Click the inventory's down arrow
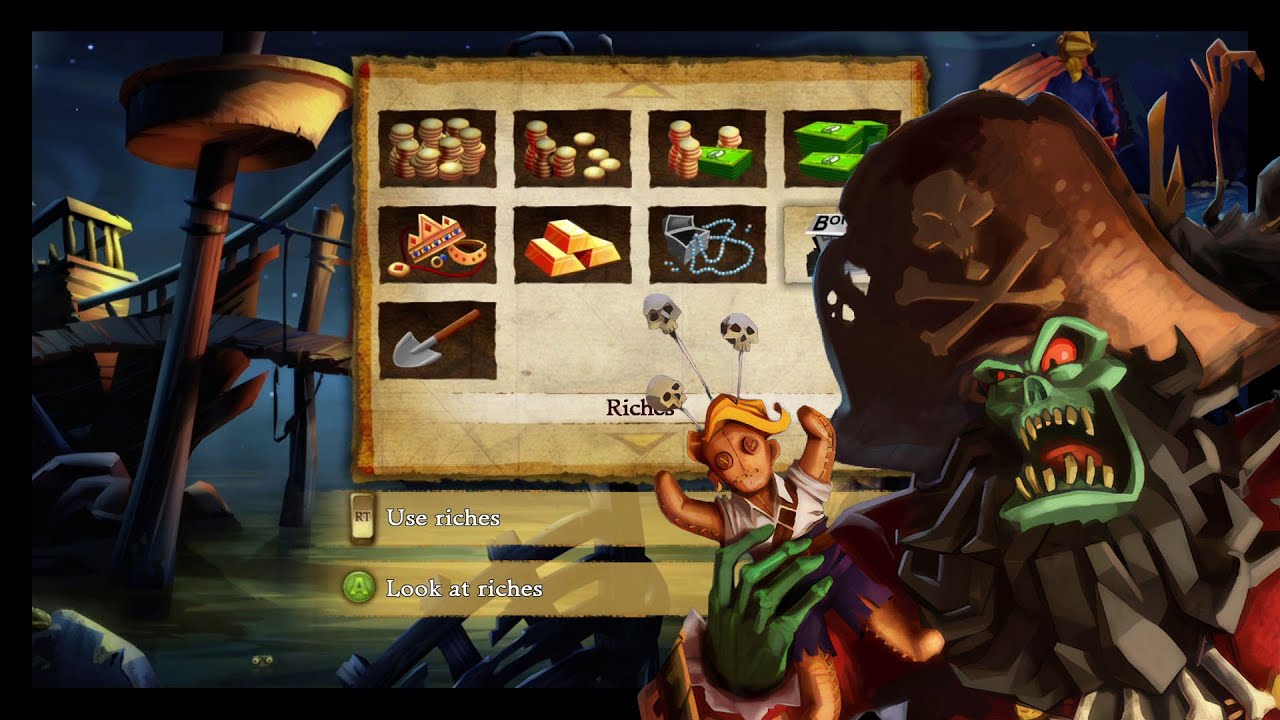 click(x=639, y=441)
